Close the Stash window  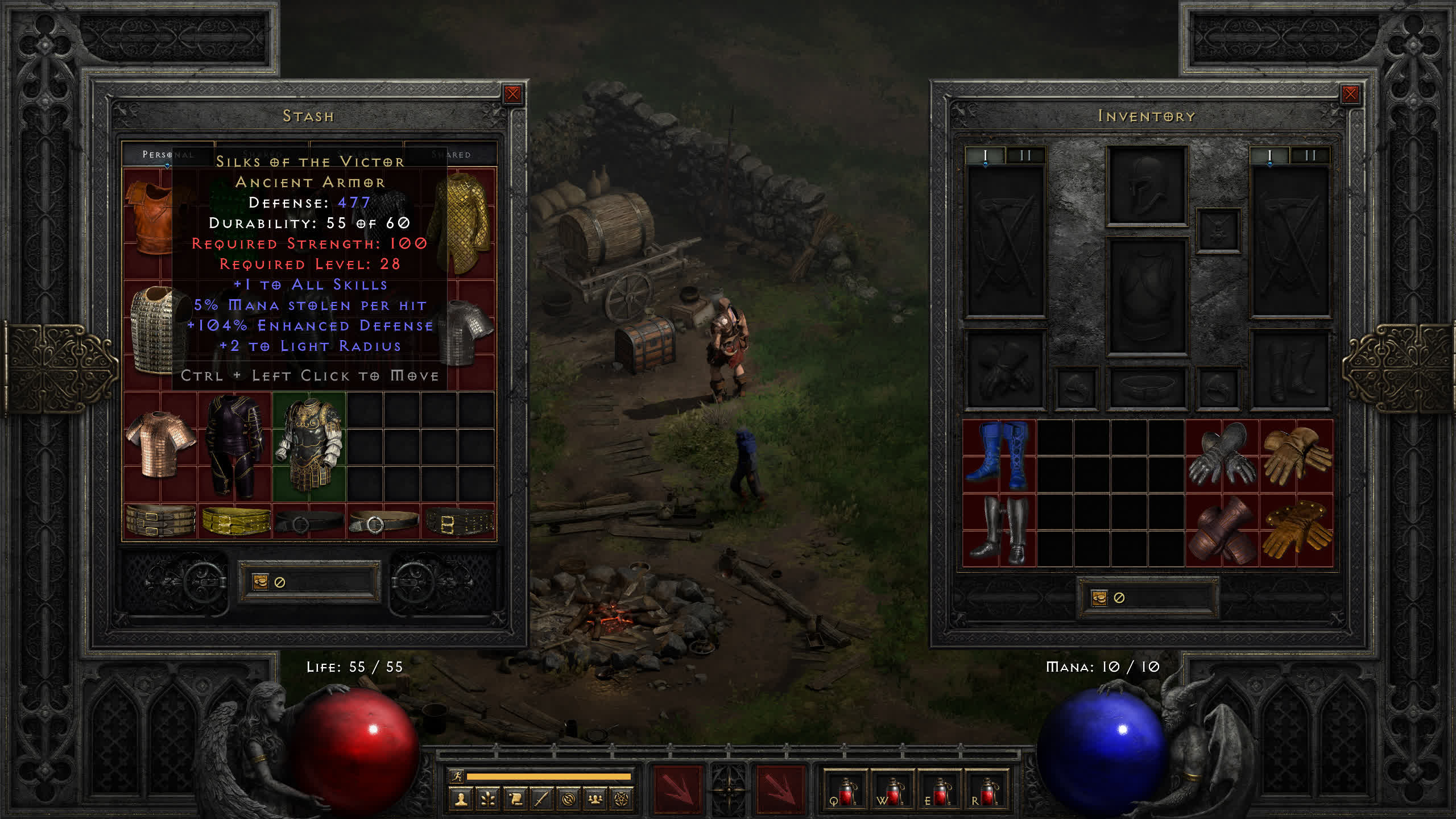(512, 94)
